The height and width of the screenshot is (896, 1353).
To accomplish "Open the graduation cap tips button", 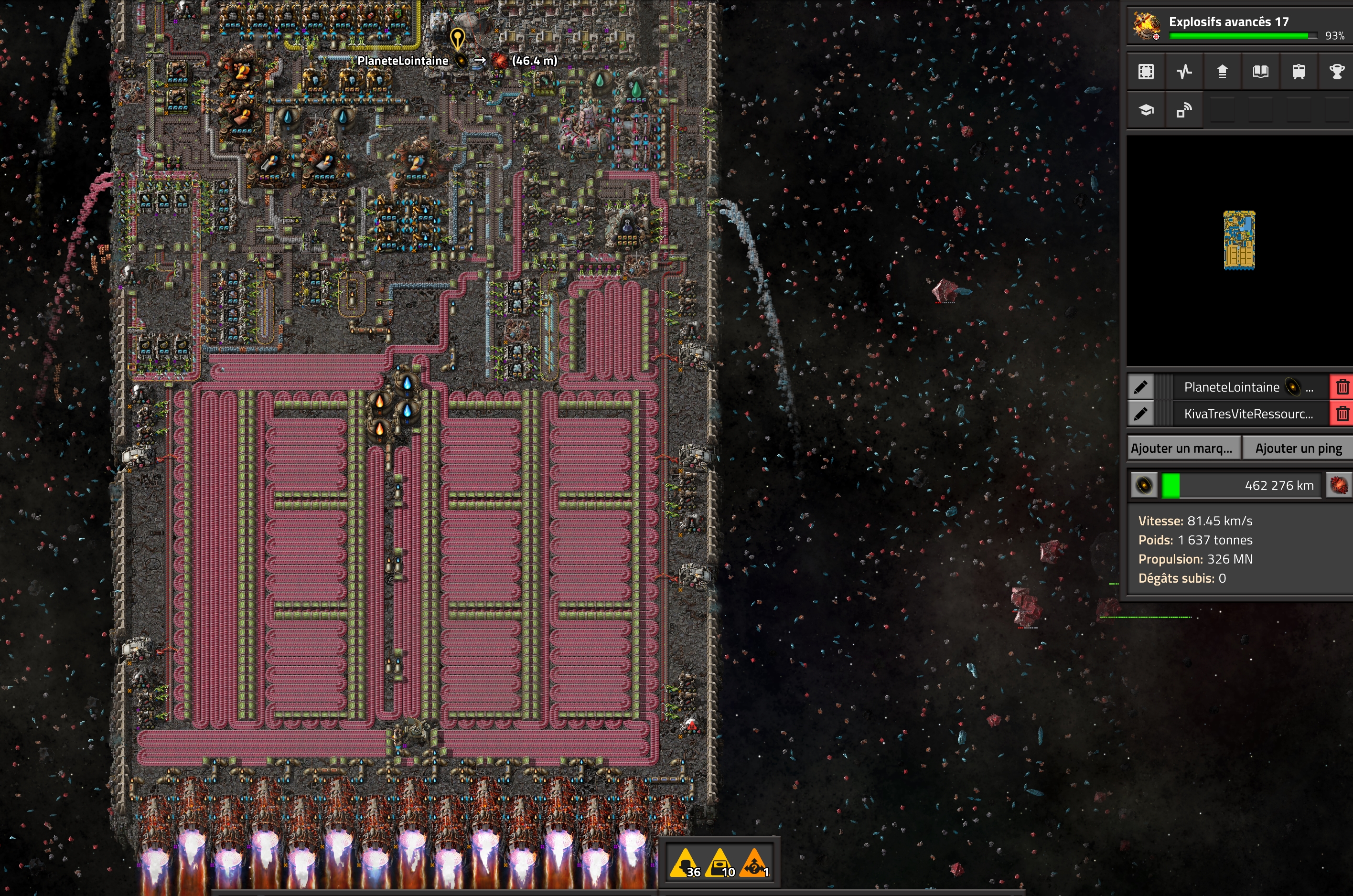I will click(1146, 110).
